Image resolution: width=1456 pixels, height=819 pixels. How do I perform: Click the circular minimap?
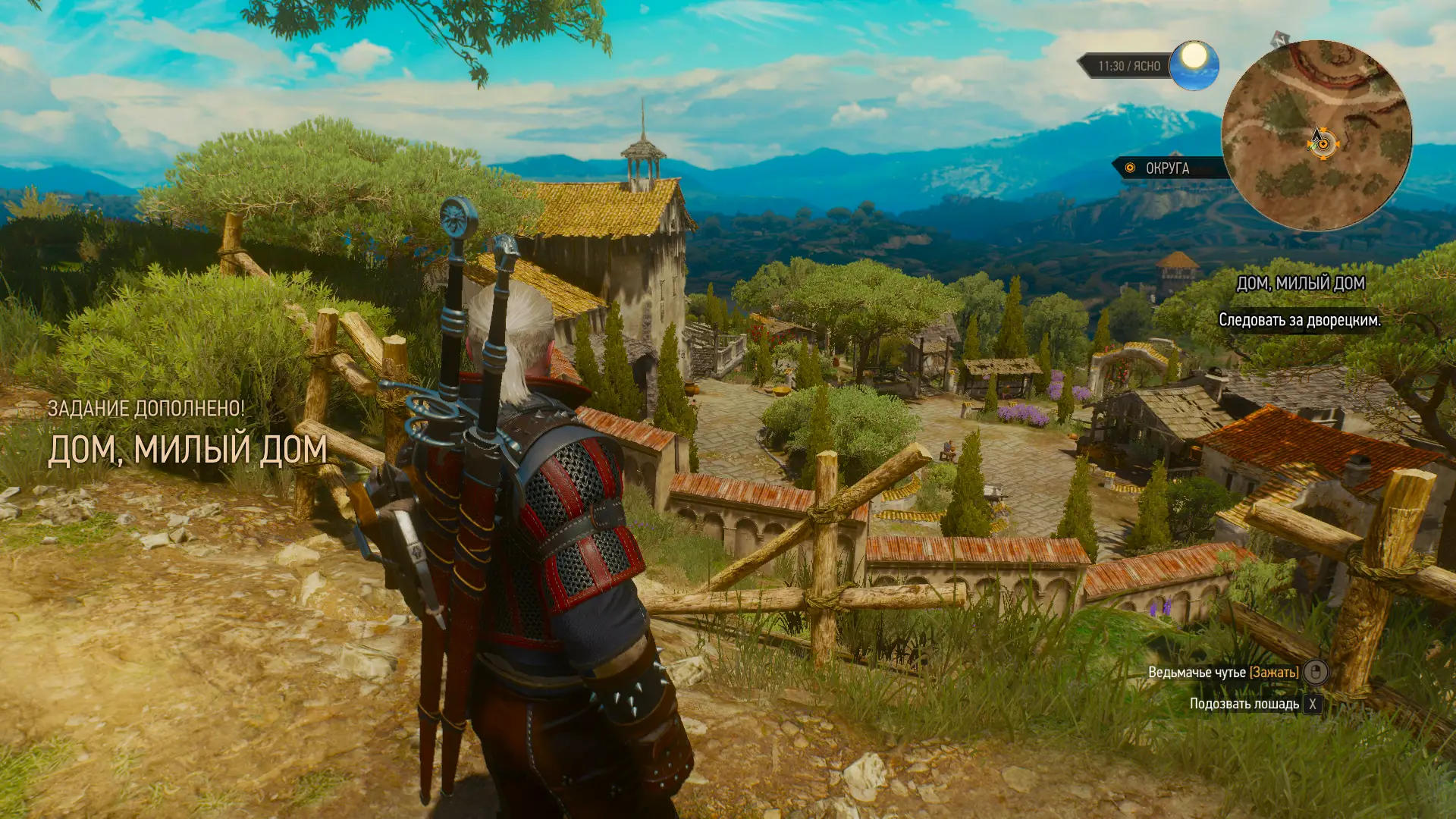pyautogui.click(x=1316, y=136)
